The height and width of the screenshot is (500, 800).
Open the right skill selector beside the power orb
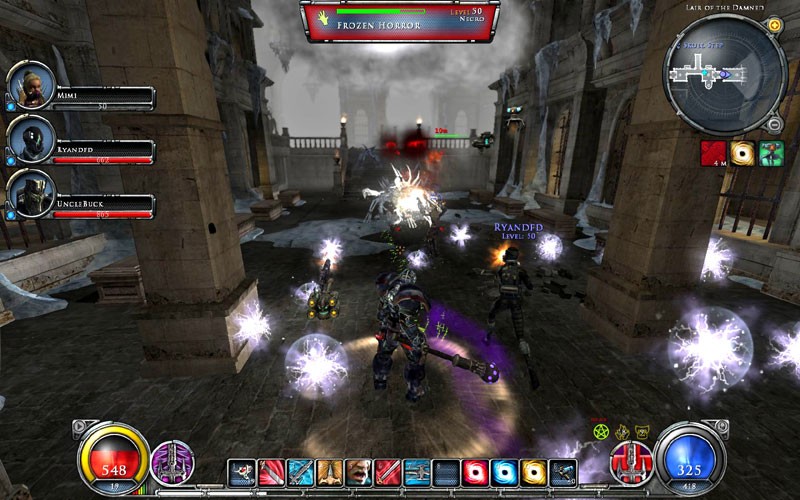point(631,463)
